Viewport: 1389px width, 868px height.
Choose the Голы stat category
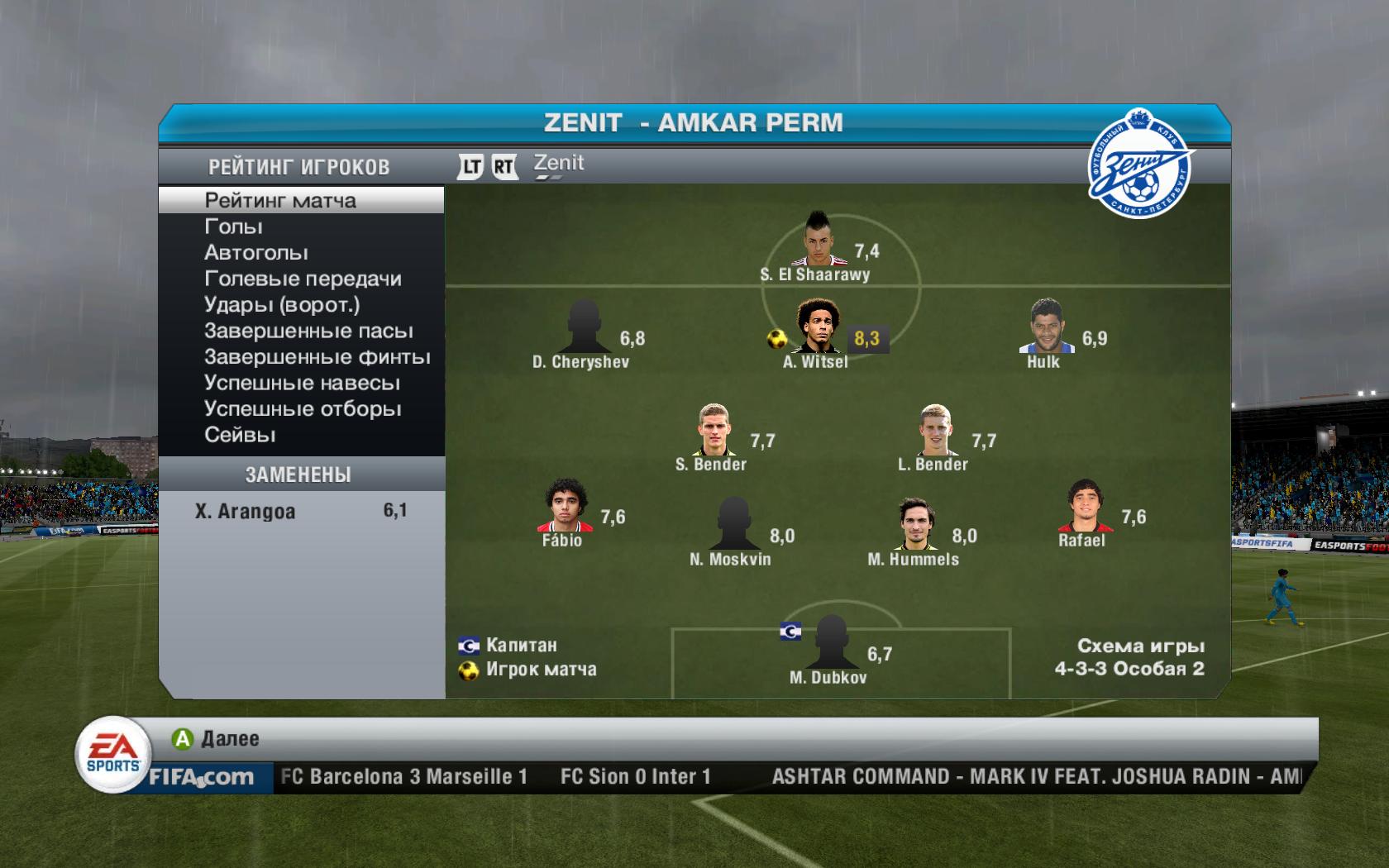point(234,227)
